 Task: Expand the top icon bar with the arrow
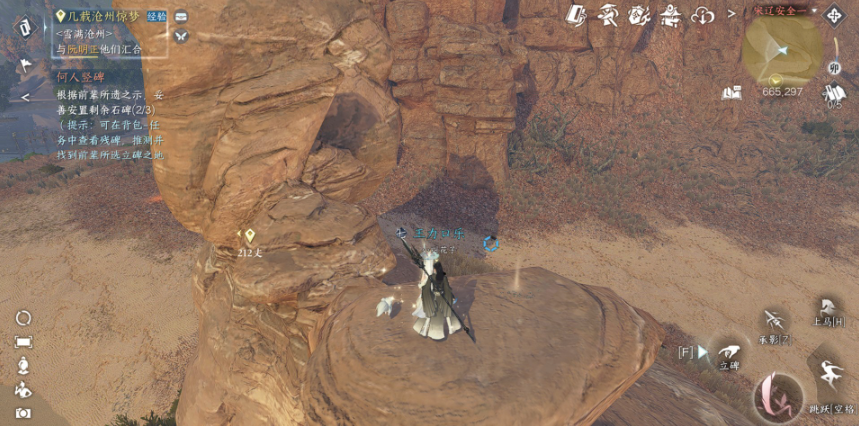tap(731, 14)
